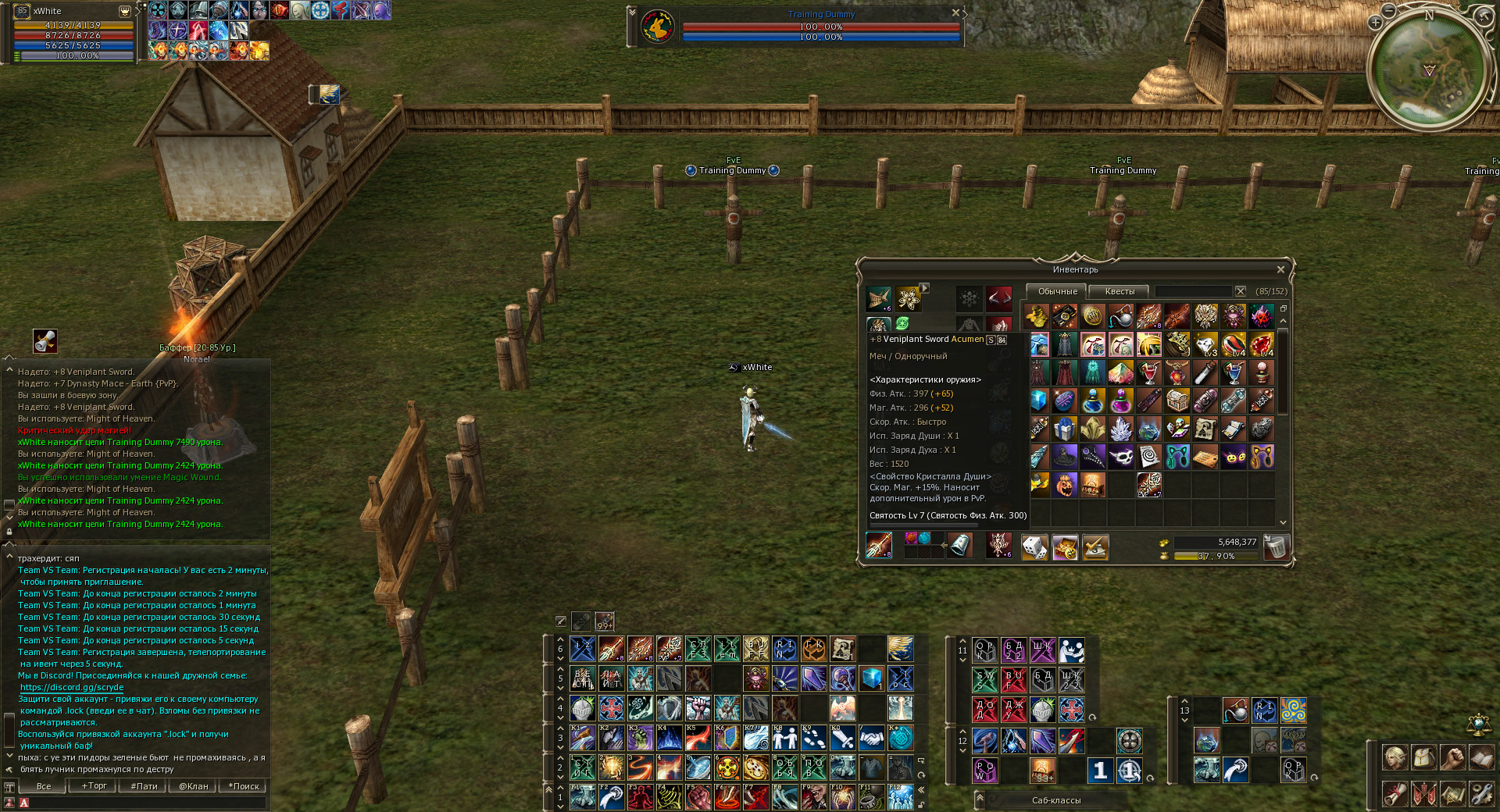Click the white dice button in inventory
Image resolution: width=1500 pixels, height=812 pixels.
pyautogui.click(x=1034, y=547)
